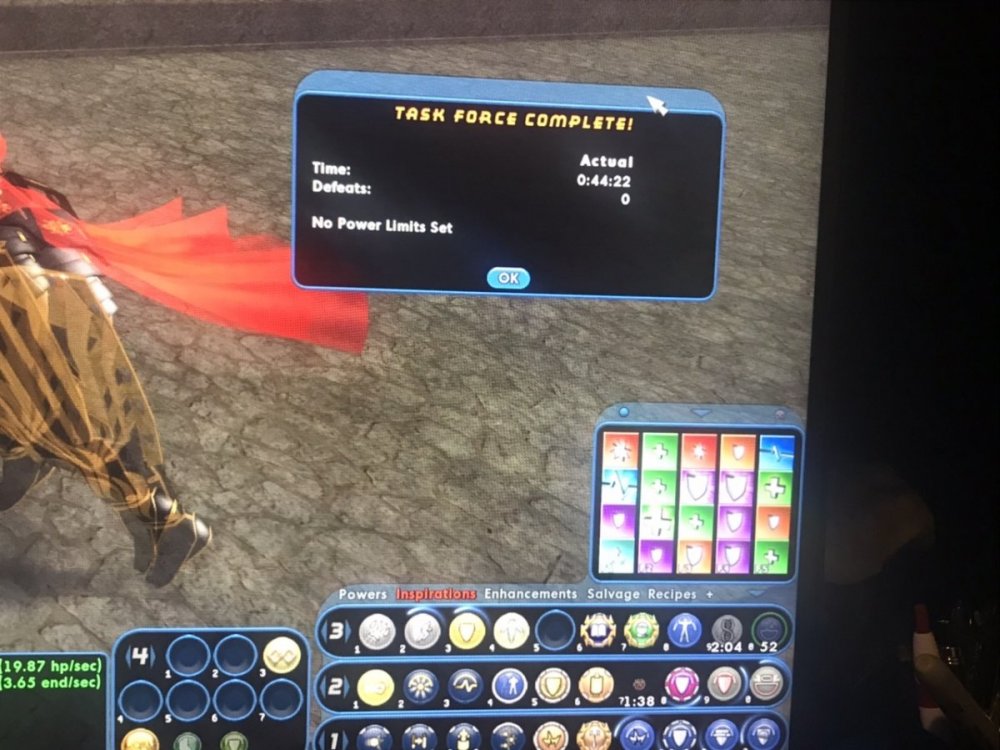
Task: Switch to the Inspirations tab
Action: (436, 594)
